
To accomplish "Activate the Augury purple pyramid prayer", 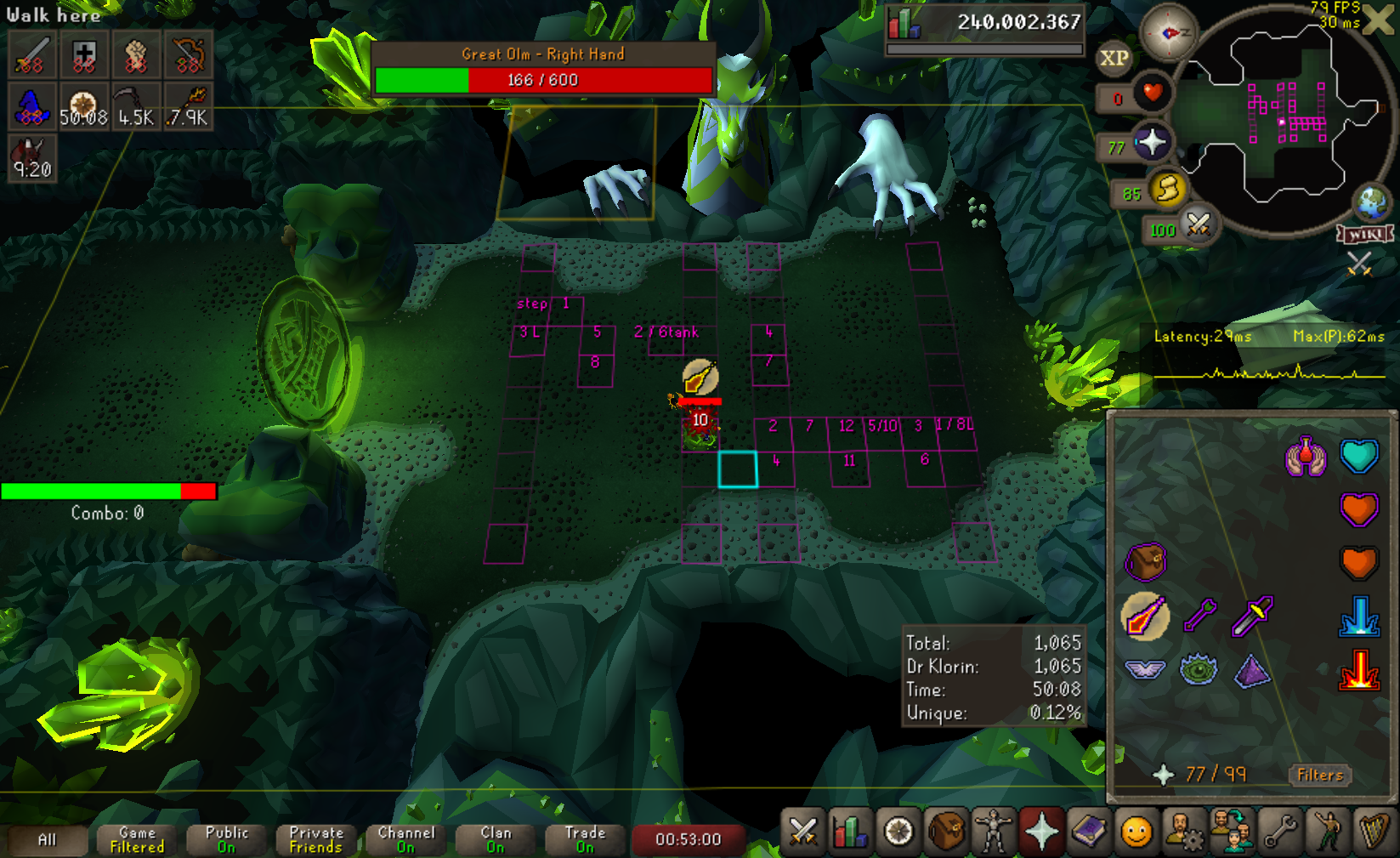I will 1252,671.
